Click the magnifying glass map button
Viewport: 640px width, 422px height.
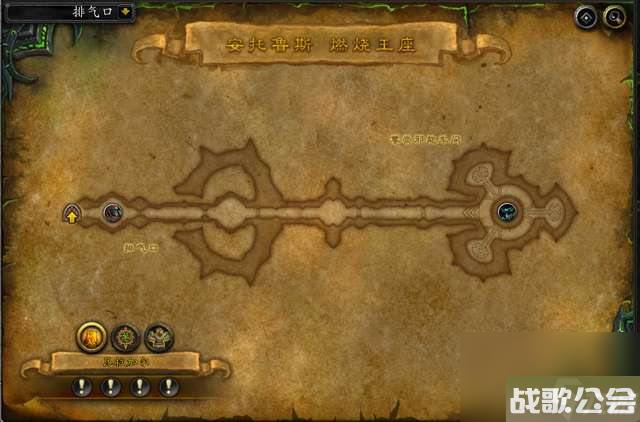tap(610, 16)
